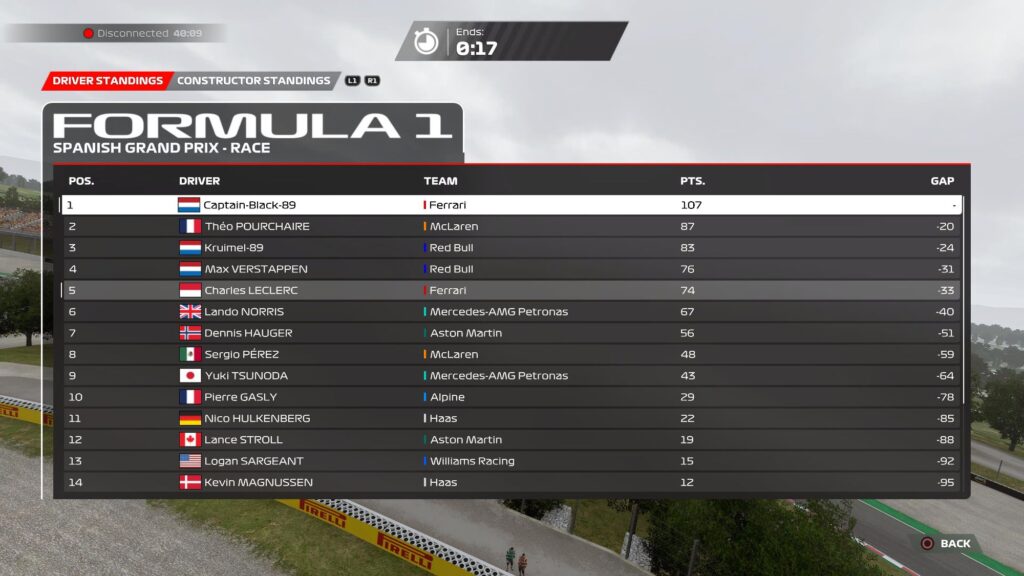Viewport: 1024px width, 576px height.
Task: Select the Driver Standings tab
Action: point(107,81)
